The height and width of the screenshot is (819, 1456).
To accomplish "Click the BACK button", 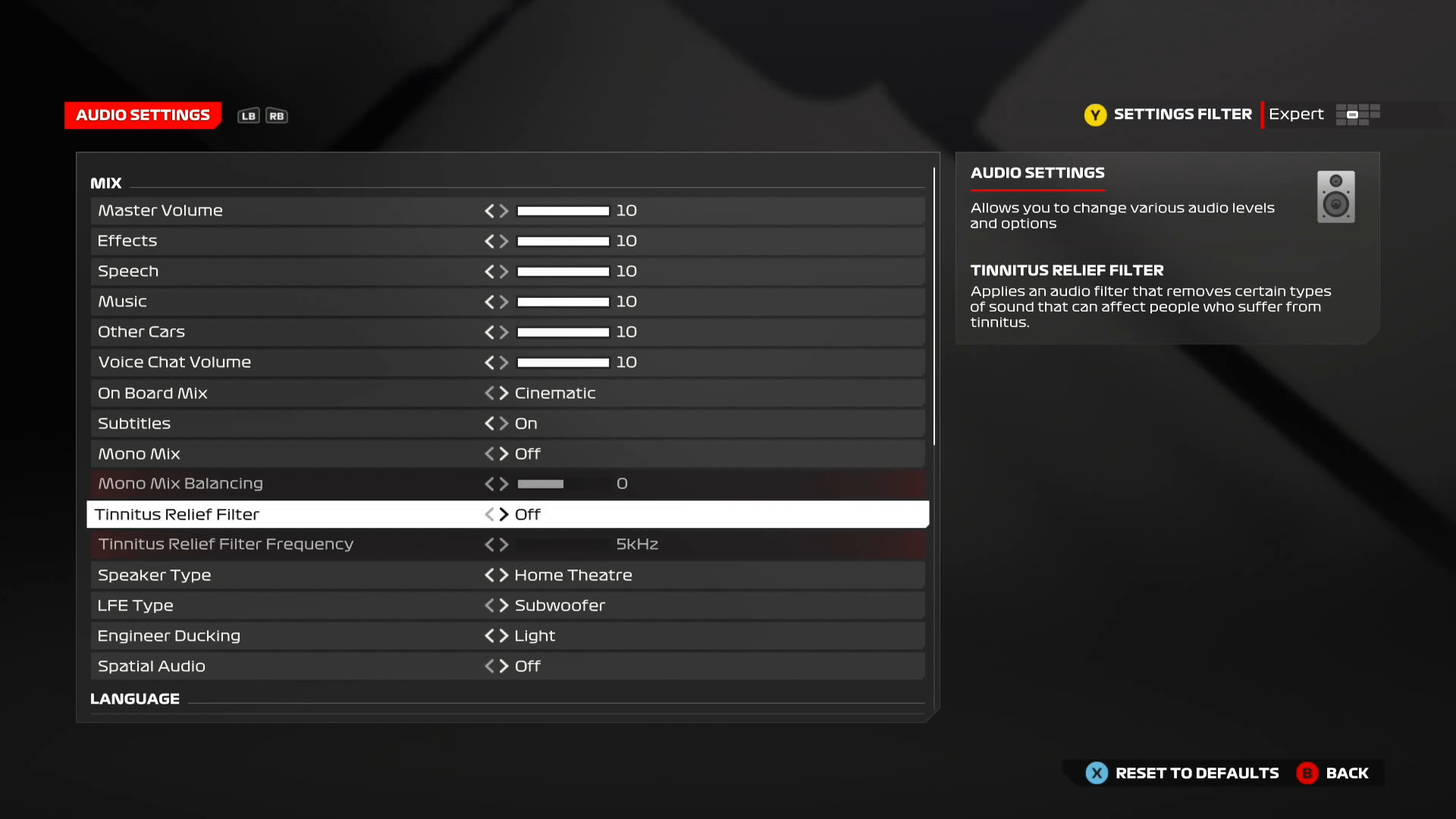I will click(1346, 773).
